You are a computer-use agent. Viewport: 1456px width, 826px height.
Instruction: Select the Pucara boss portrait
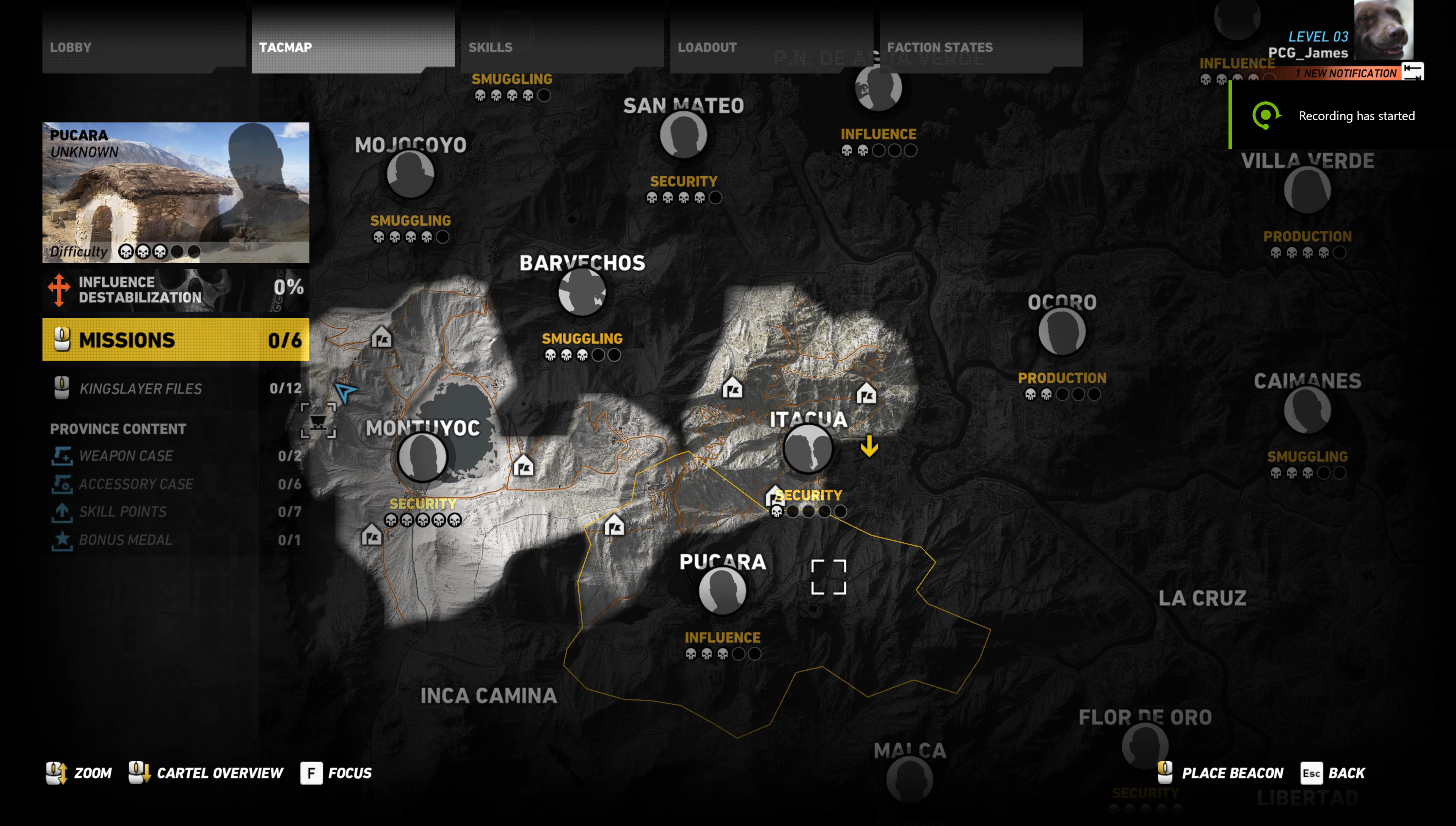click(x=722, y=590)
